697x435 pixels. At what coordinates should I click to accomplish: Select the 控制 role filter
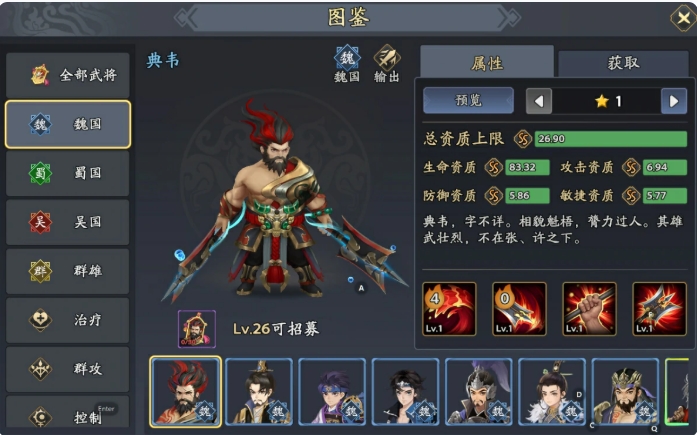click(x=68, y=415)
